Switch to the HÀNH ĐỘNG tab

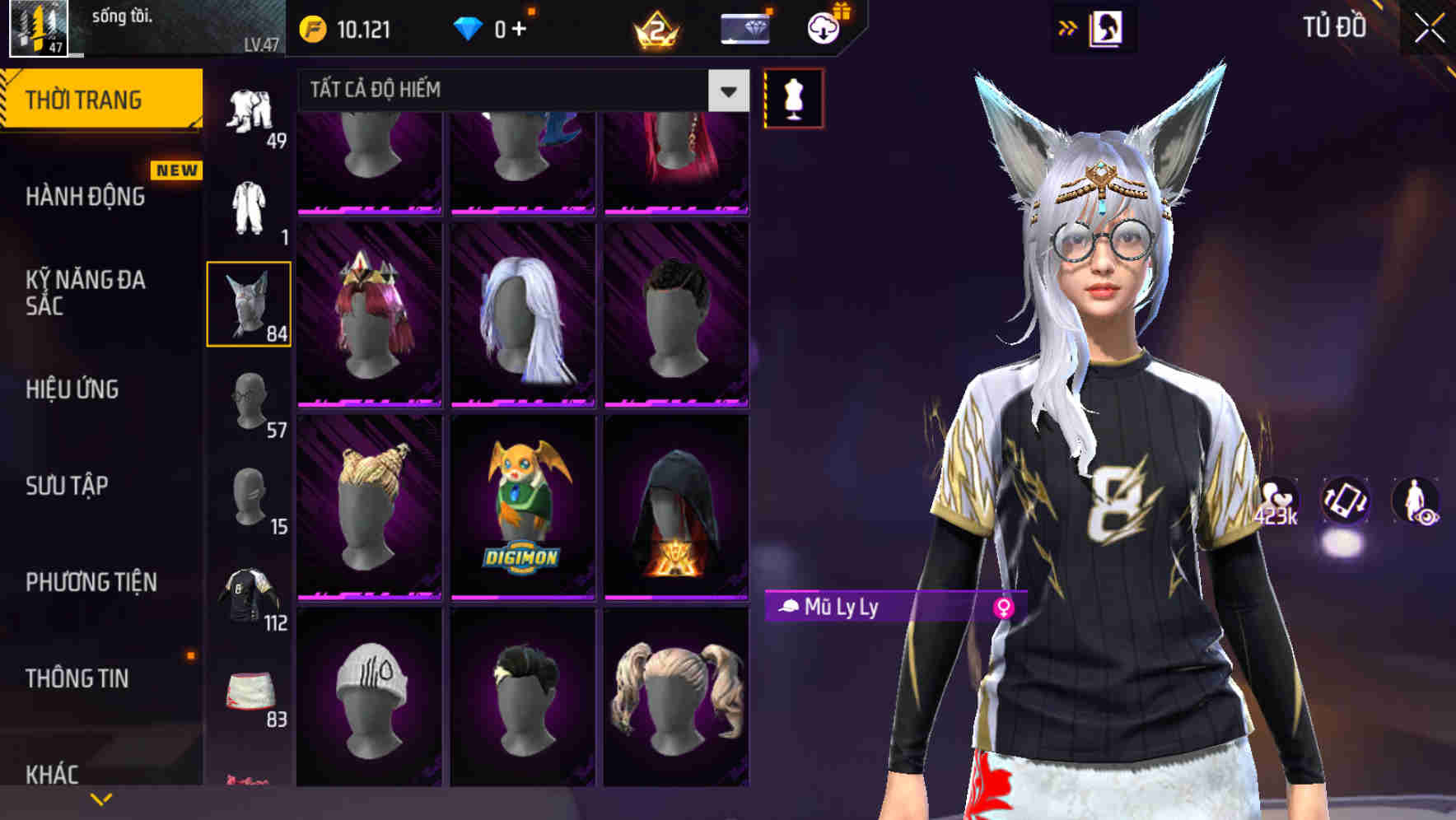pyautogui.click(x=86, y=198)
